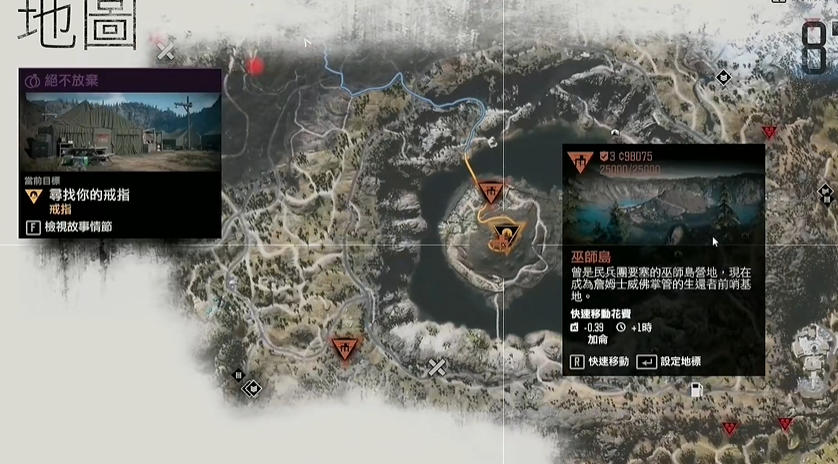Open the 絕不放棄 quest thumbnail image

[120, 131]
